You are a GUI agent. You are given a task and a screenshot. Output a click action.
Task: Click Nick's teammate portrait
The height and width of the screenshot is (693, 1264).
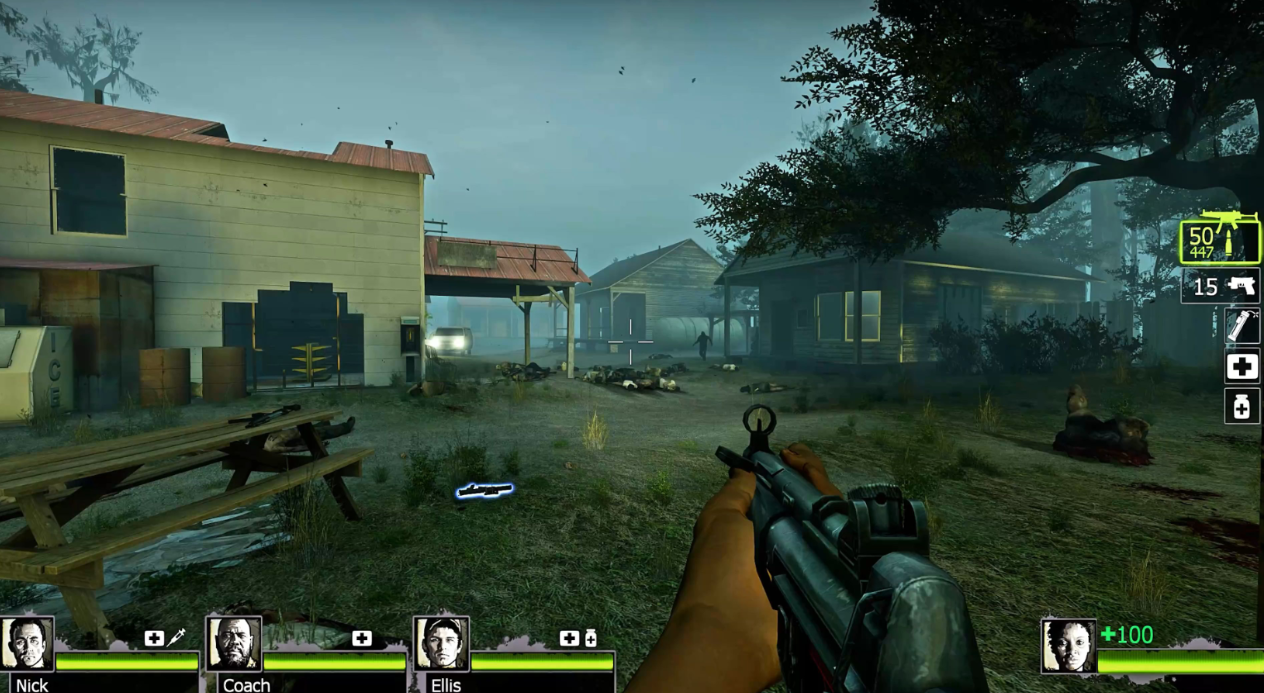27,644
